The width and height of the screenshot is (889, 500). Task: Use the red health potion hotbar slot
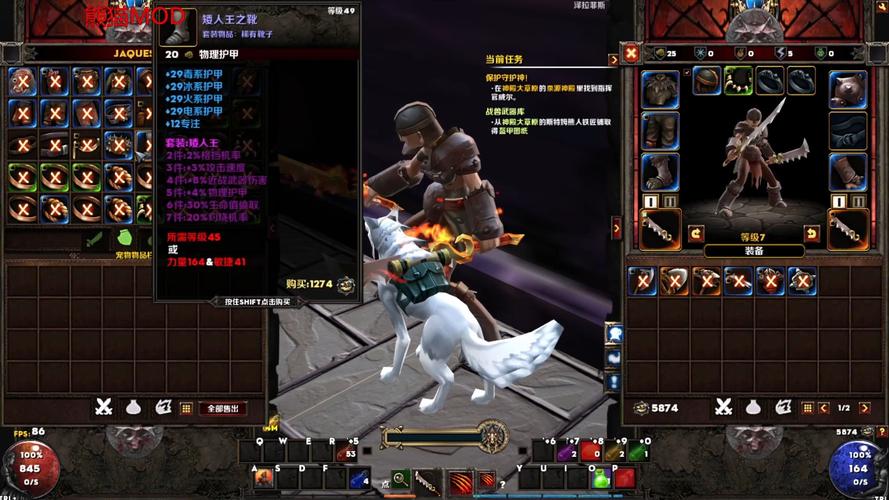point(591,453)
